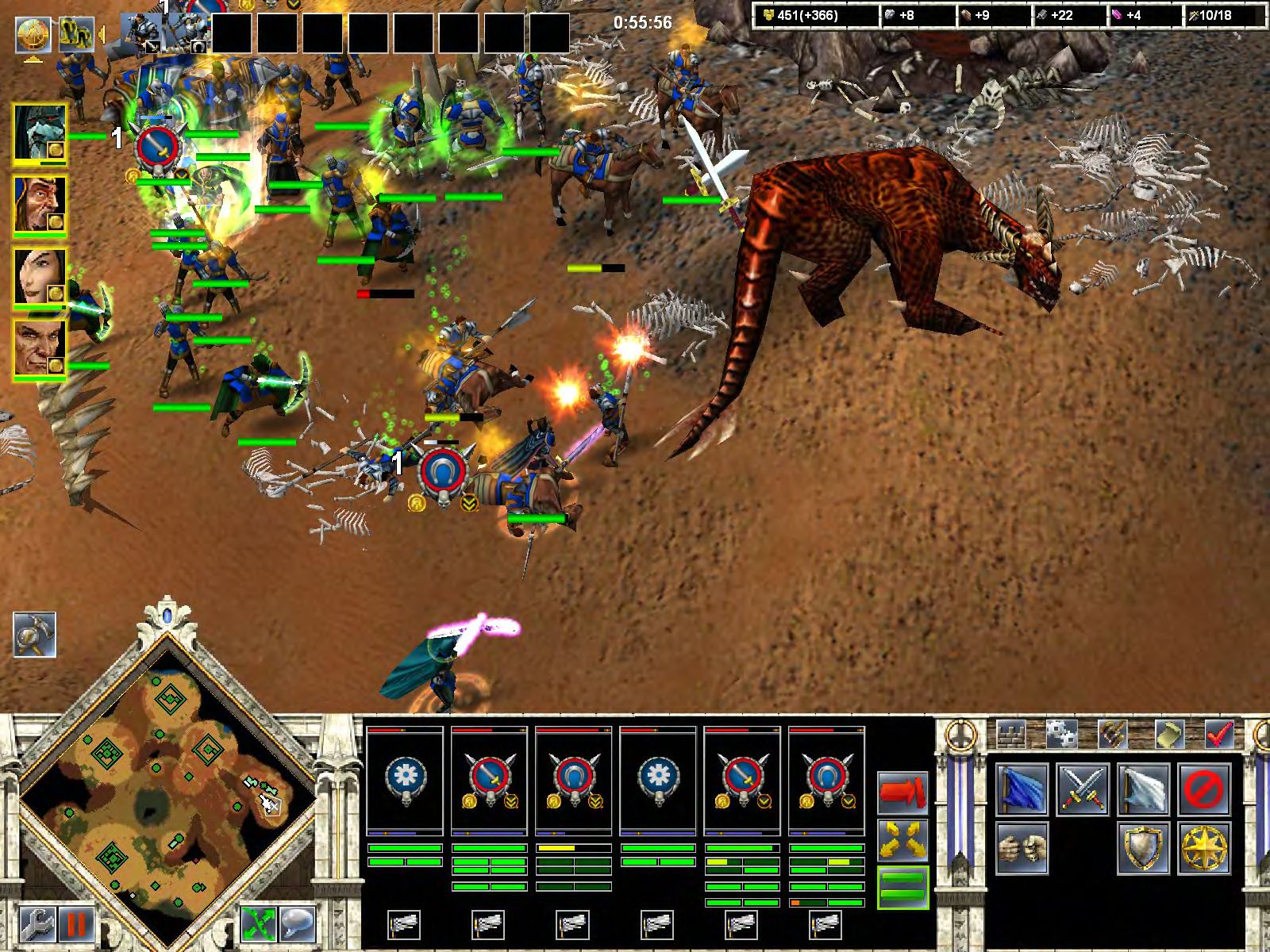The image size is (1270, 952).
Task: Issue the crossed swords attack command
Action: click(1083, 789)
